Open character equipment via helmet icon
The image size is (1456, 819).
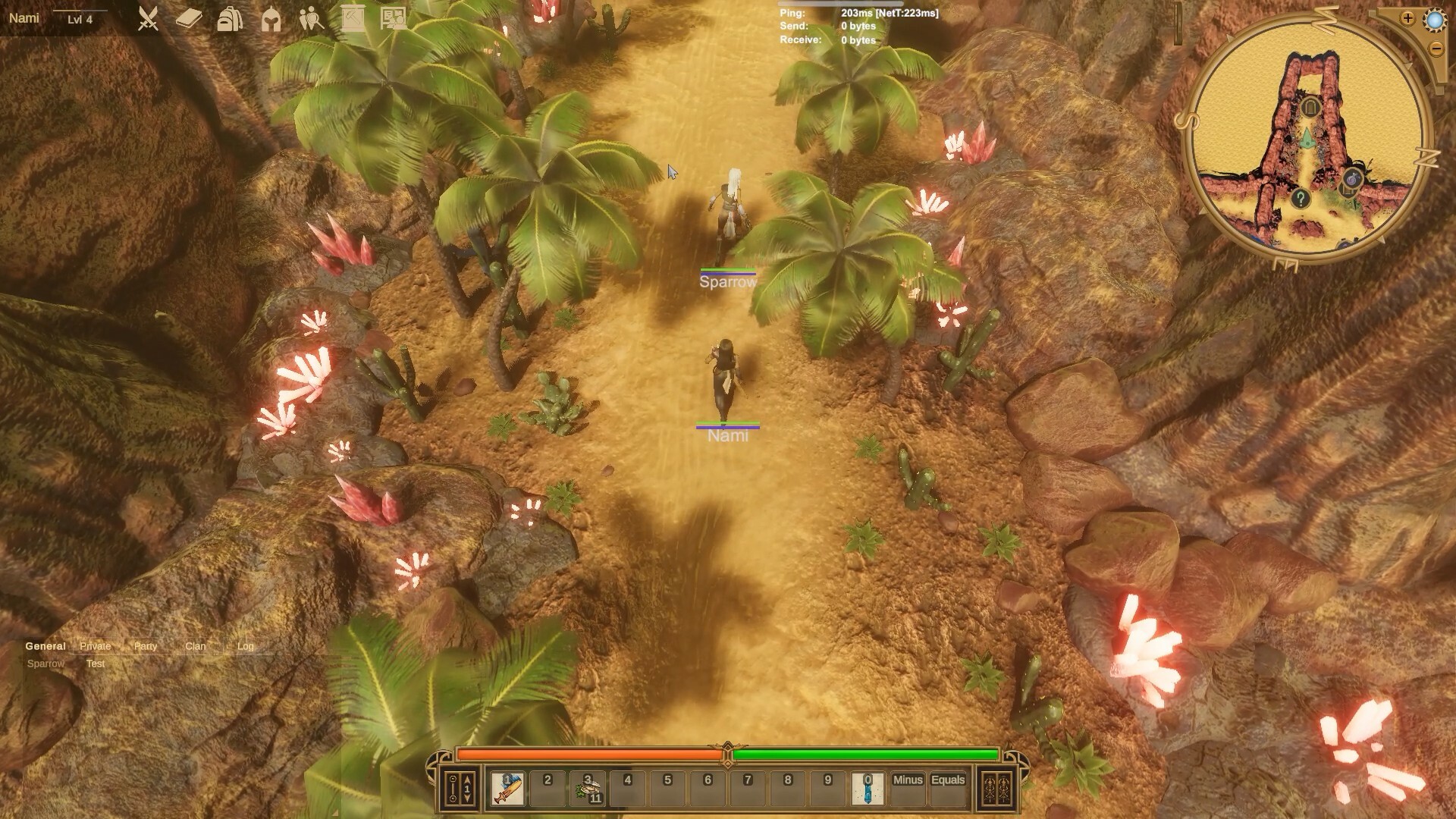(271, 20)
